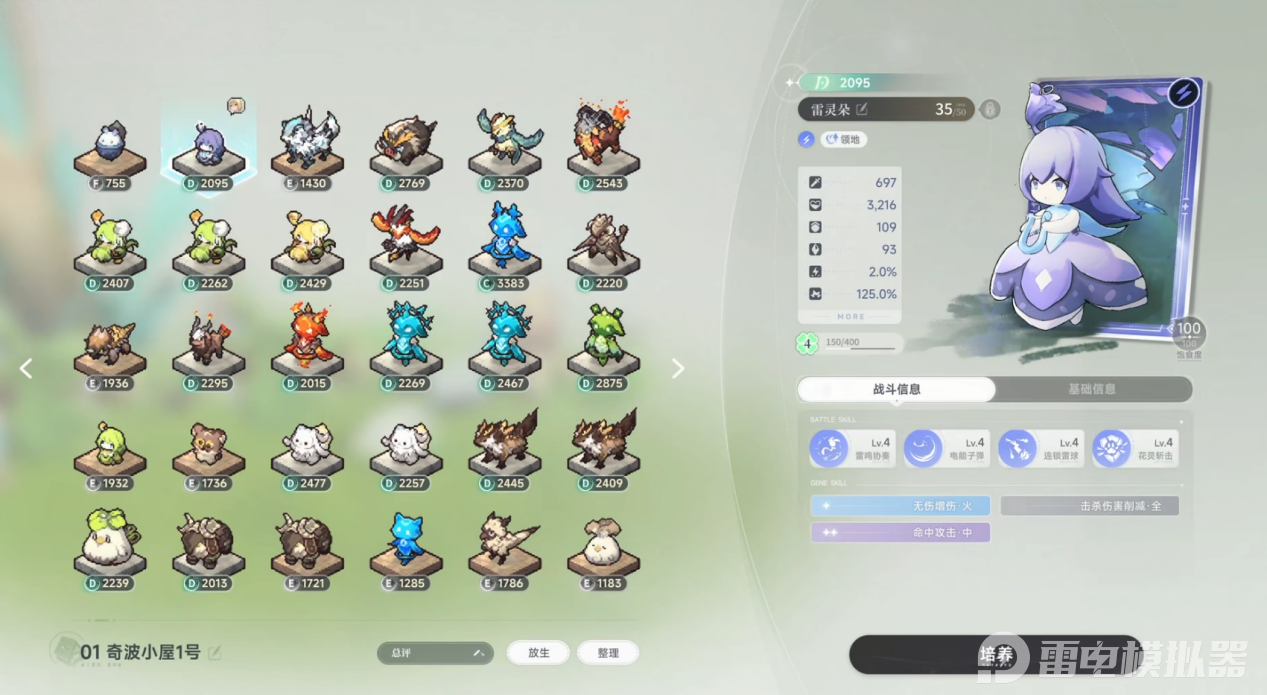Rename the 奇波小屋1号 box
The width and height of the screenshot is (1267, 695).
click(214, 653)
